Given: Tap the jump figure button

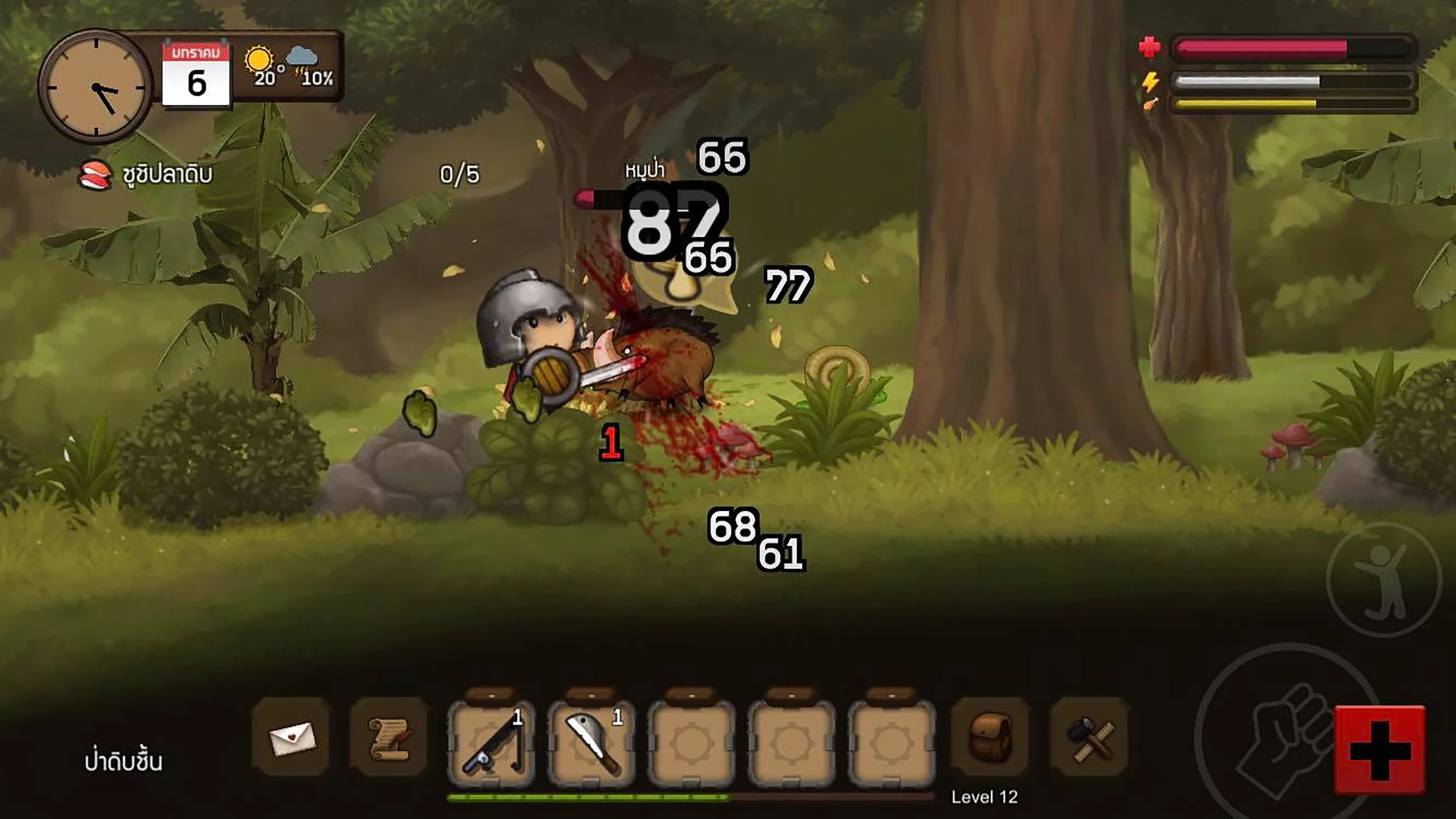Looking at the screenshot, I should pyautogui.click(x=1383, y=580).
